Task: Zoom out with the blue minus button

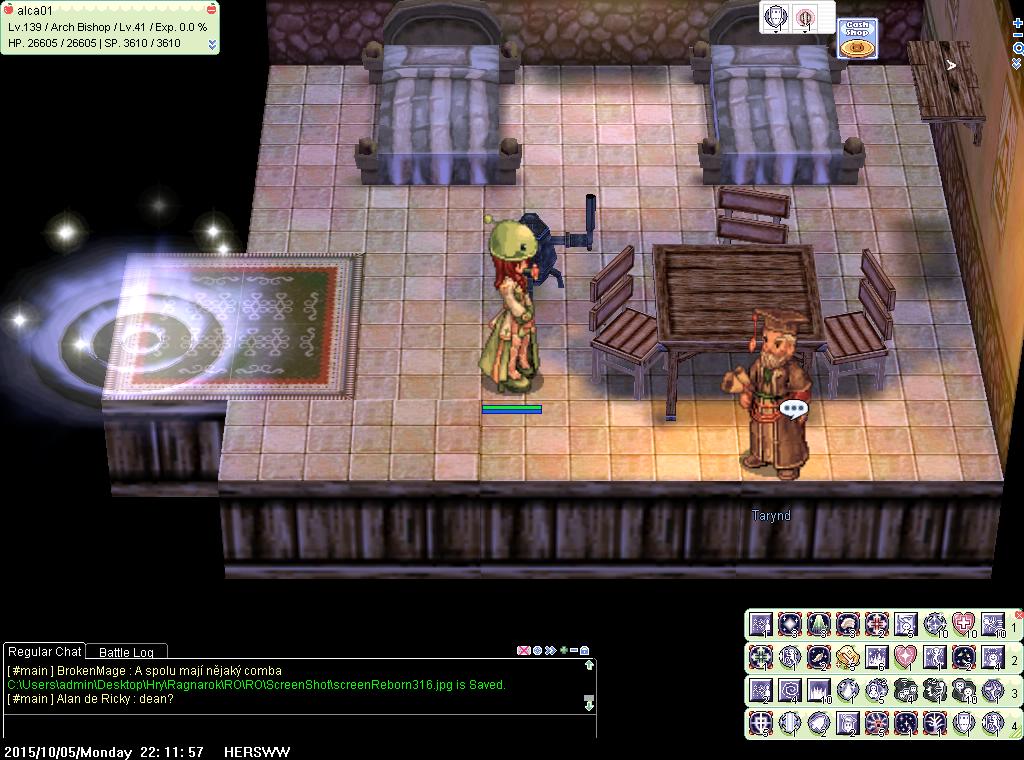Action: pos(1018,35)
